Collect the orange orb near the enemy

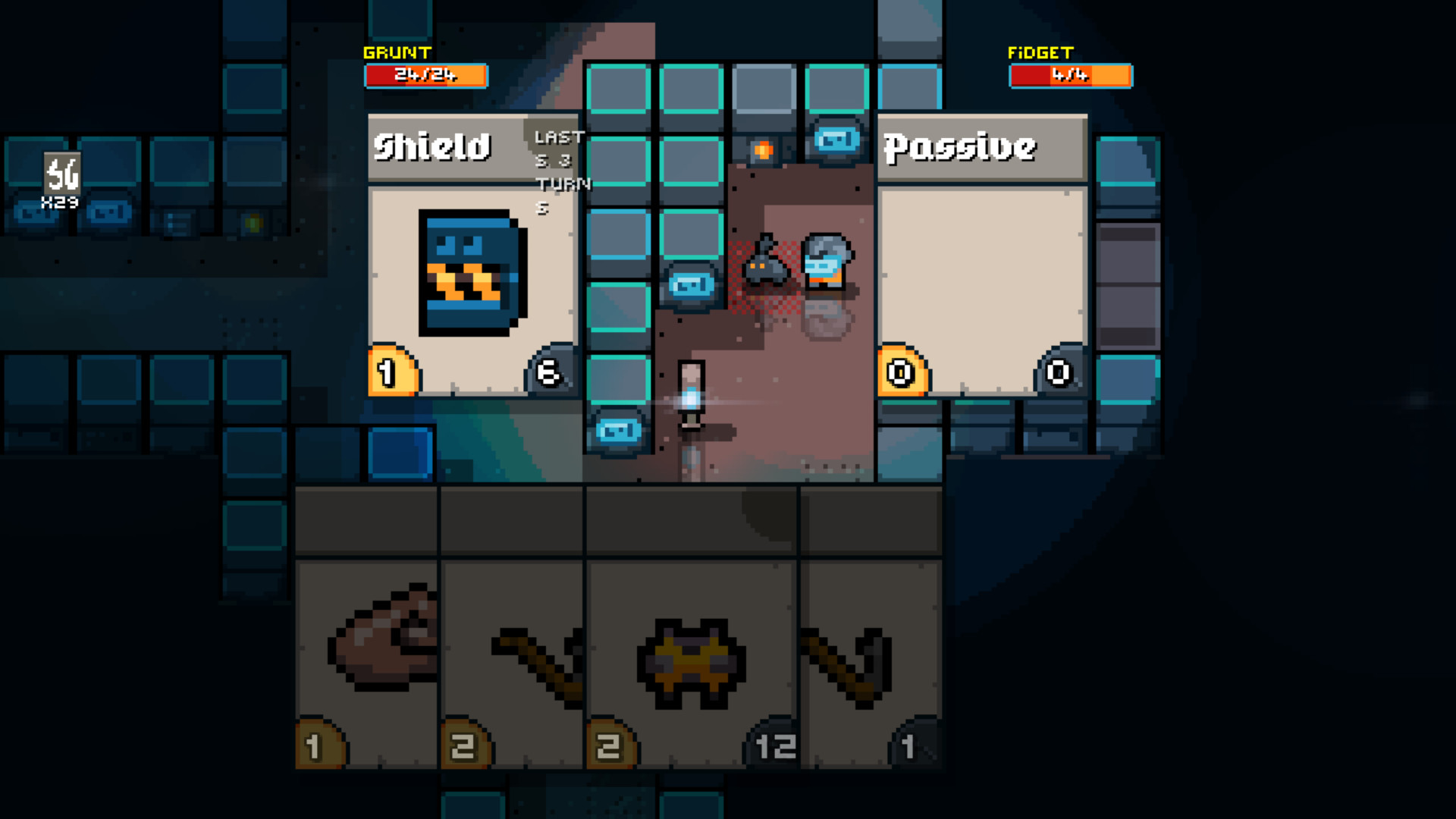click(x=762, y=149)
